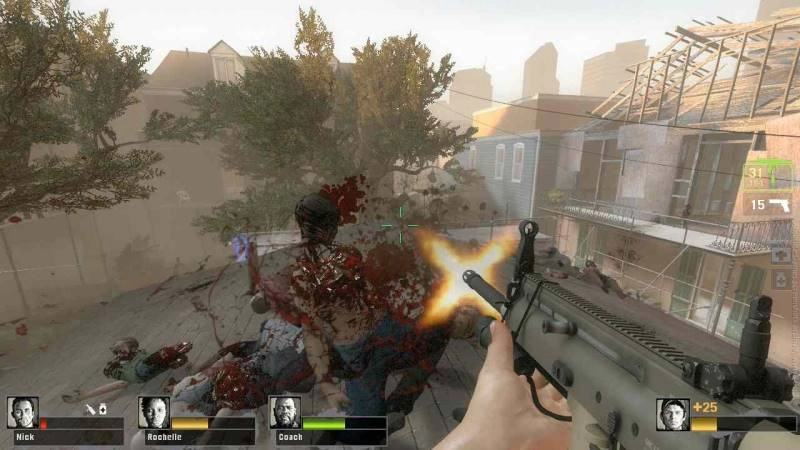Image resolution: width=800 pixels, height=450 pixels.
Task: Select Nick's teammate portrait
Action: click(23, 413)
